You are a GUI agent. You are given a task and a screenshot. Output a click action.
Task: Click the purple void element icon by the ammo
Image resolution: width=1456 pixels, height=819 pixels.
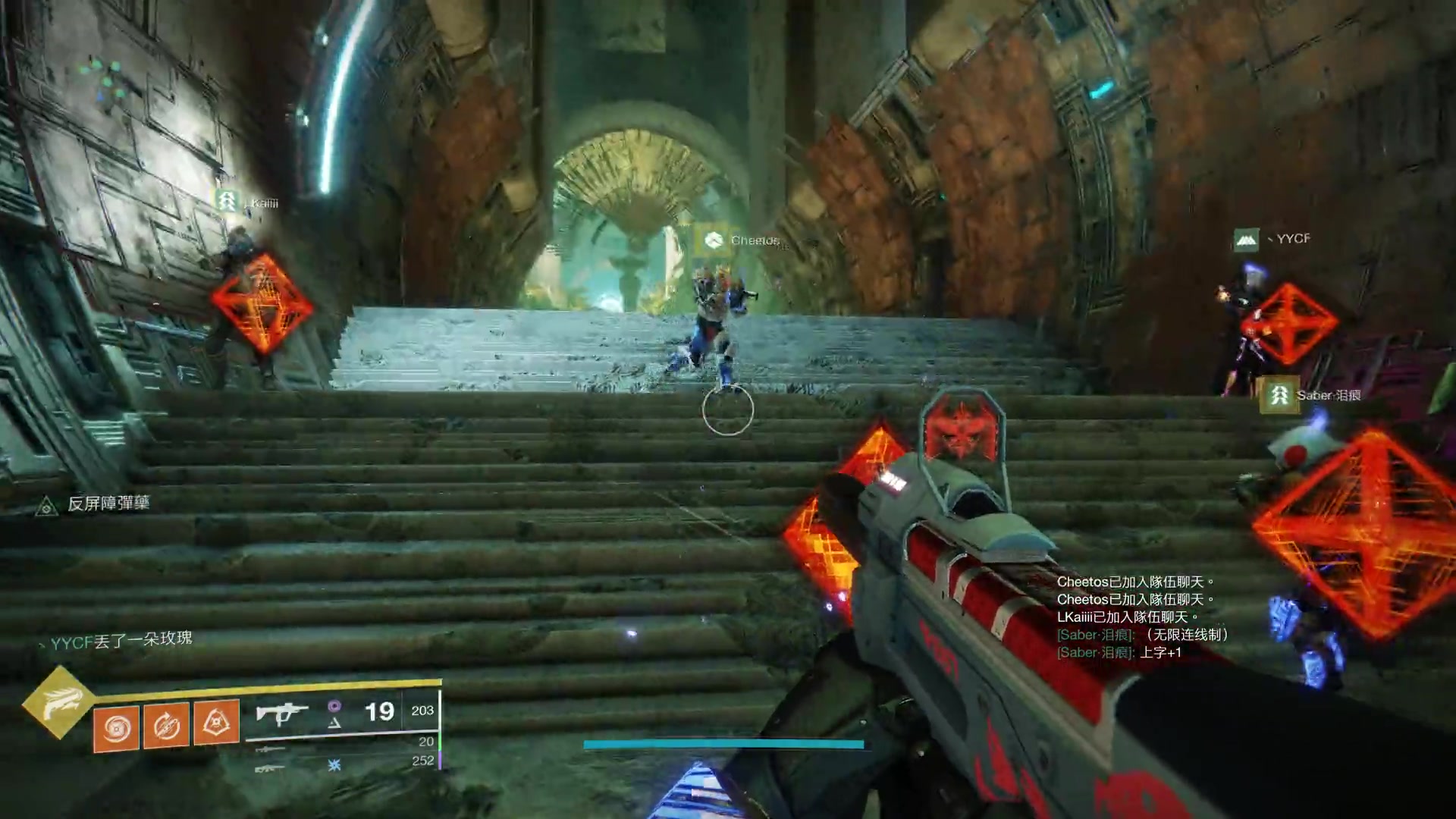tap(334, 707)
